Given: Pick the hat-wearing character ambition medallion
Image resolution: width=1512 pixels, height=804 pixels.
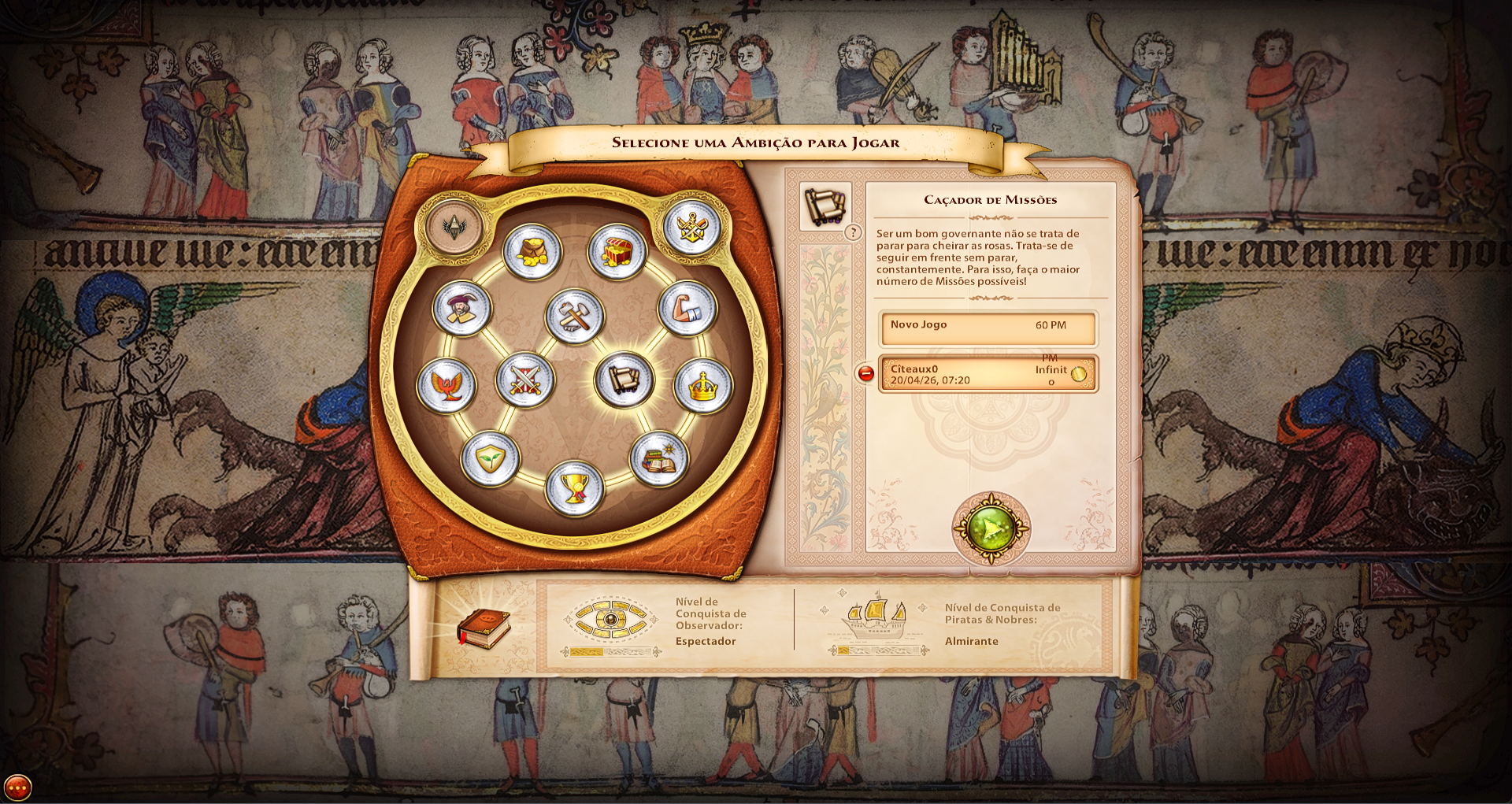Looking at the screenshot, I should click(462, 308).
